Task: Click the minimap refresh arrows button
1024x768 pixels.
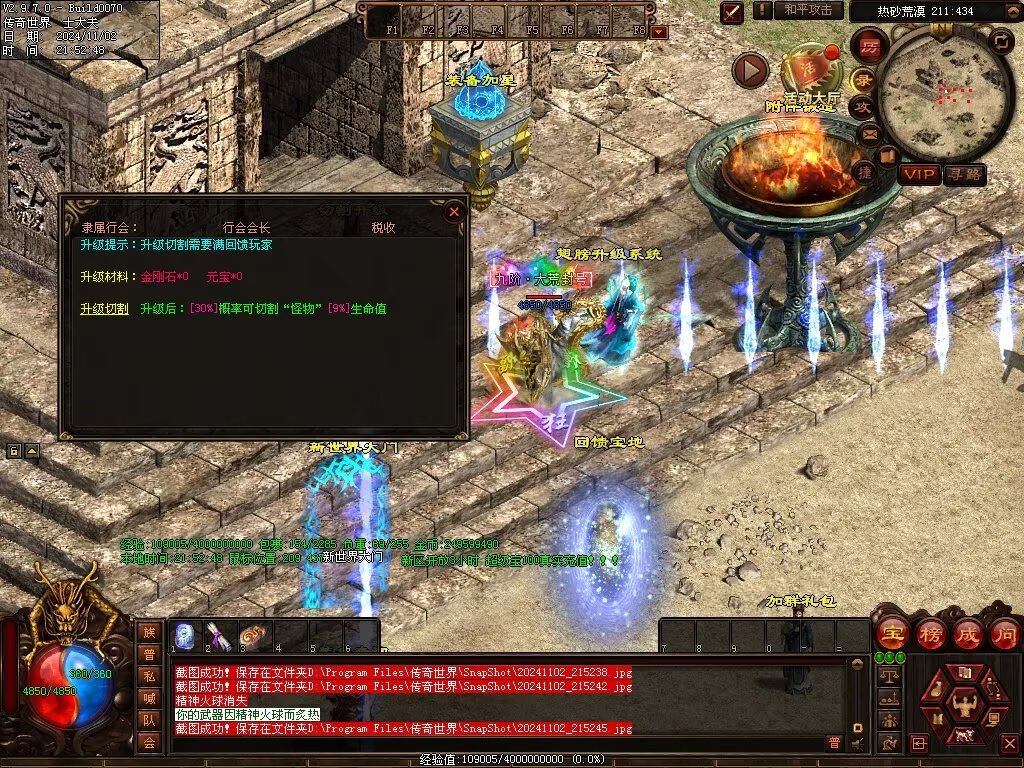Action: [1001, 41]
